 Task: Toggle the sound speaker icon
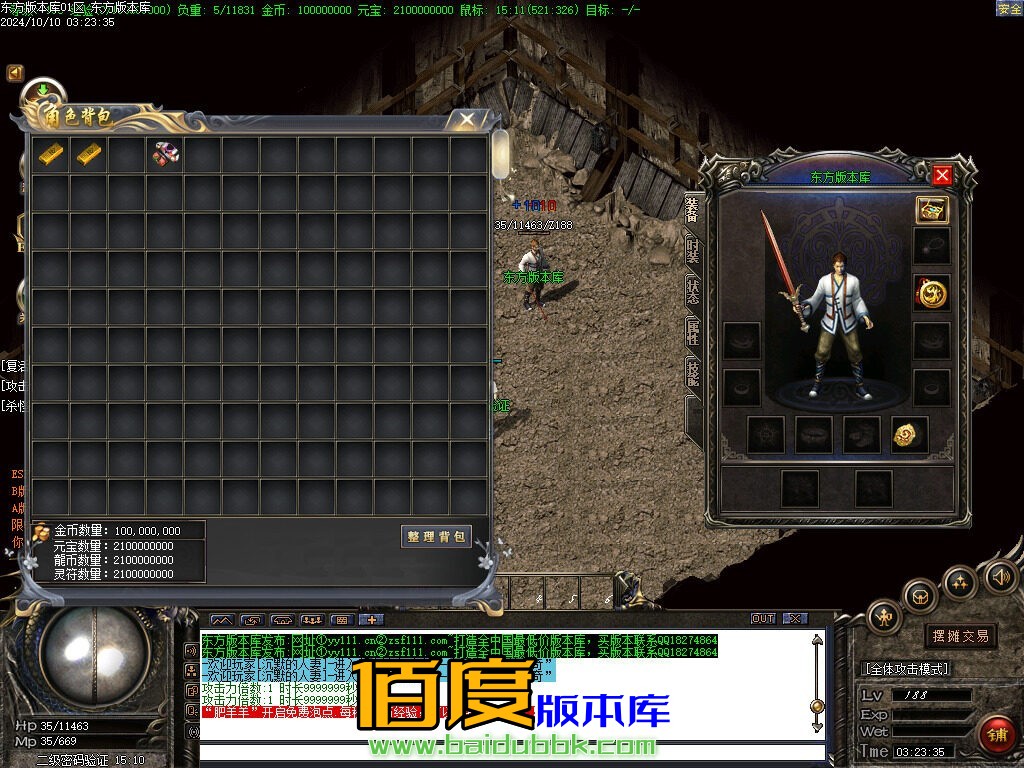(x=1000, y=576)
